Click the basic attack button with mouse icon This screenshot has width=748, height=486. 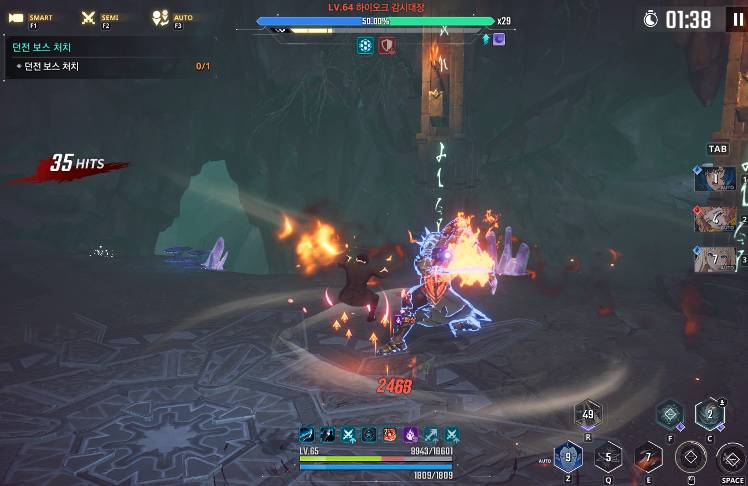coord(690,458)
